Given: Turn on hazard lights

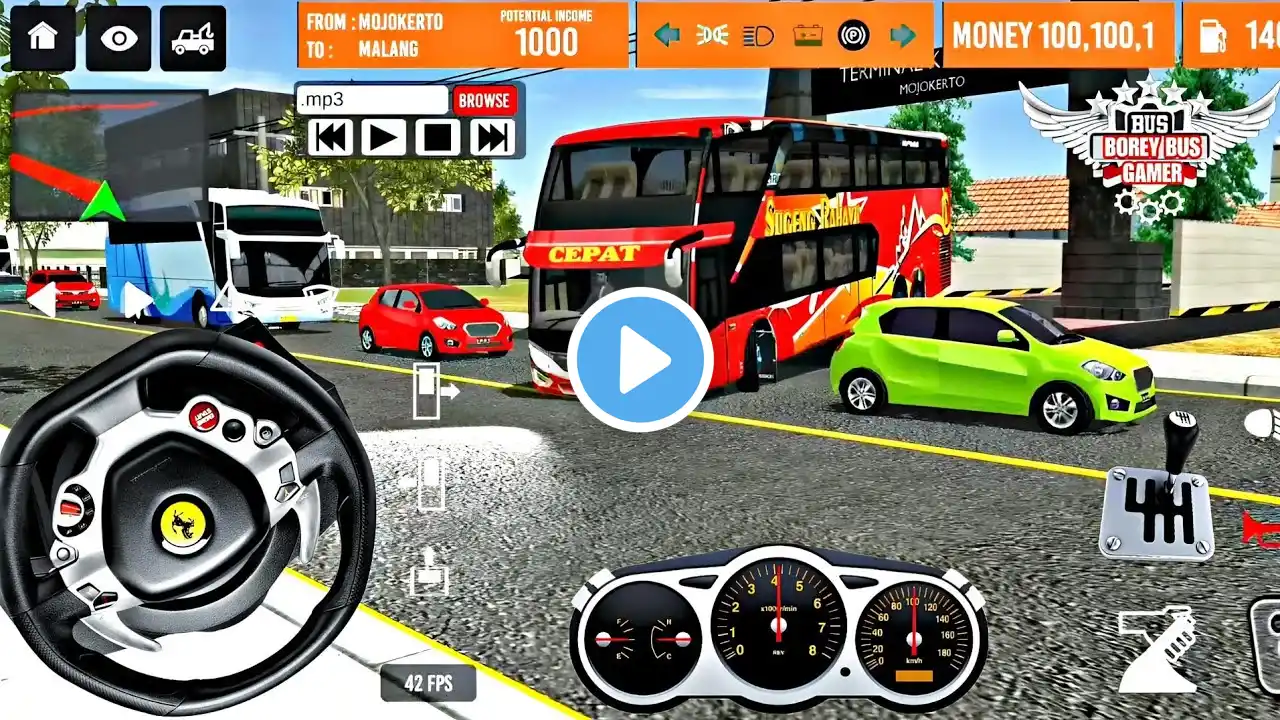Looking at the screenshot, I should (712, 36).
